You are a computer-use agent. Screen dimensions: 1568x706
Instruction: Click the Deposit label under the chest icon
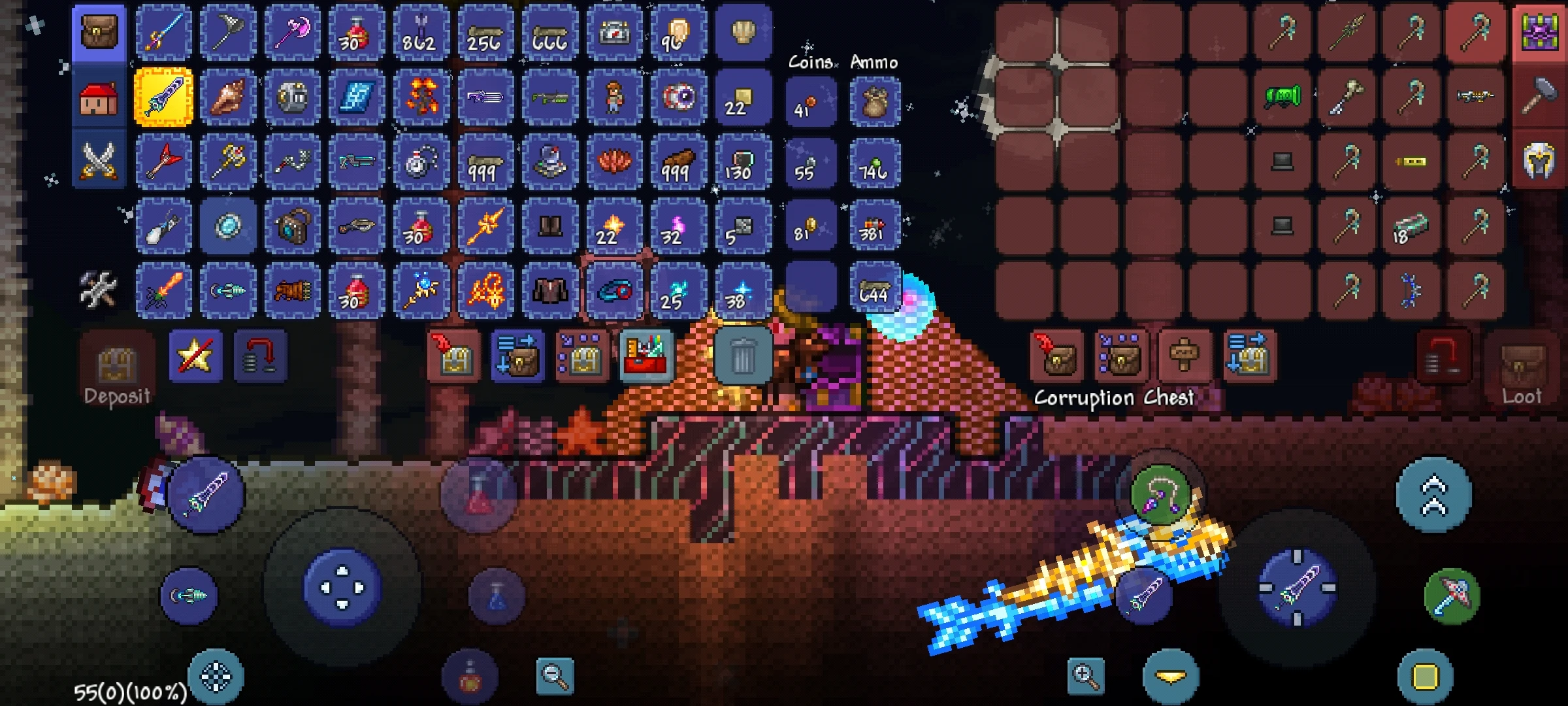(x=118, y=395)
